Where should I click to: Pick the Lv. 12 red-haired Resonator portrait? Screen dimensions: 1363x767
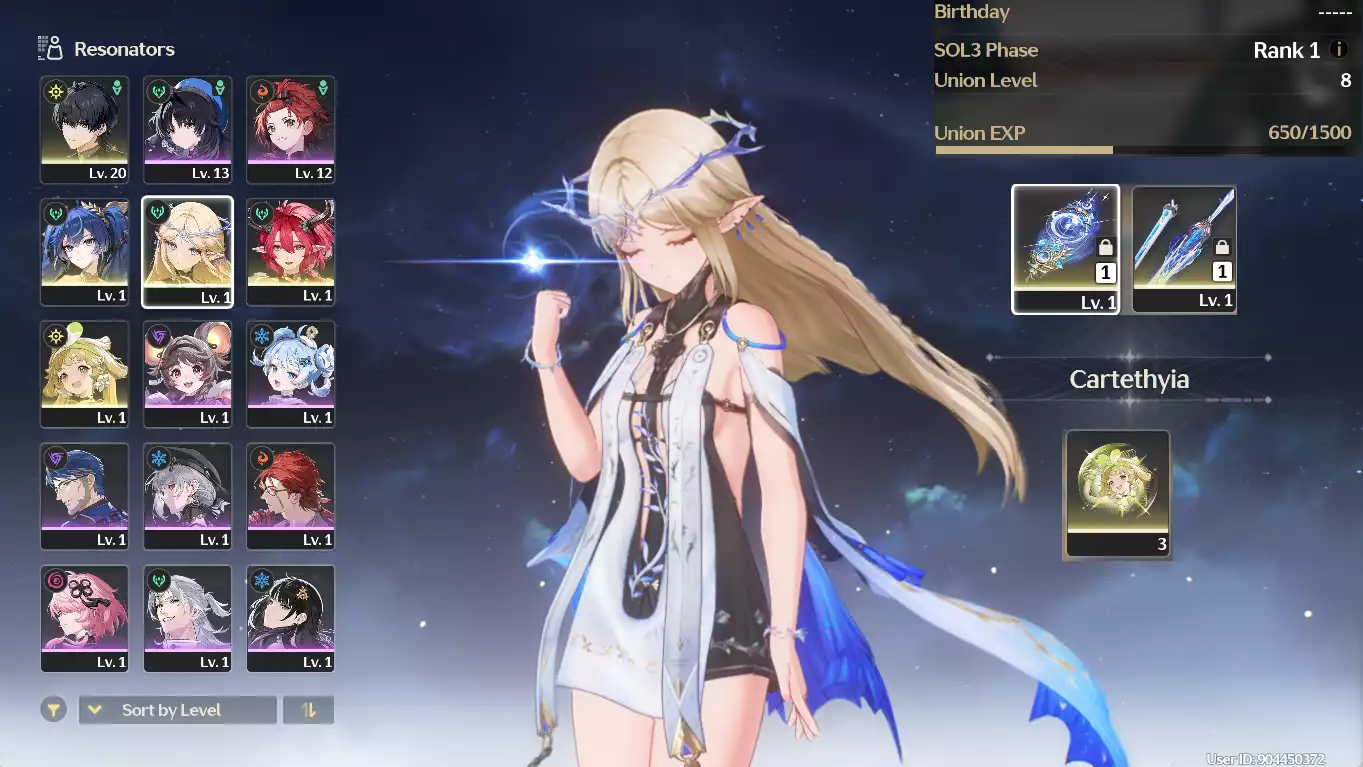(x=291, y=130)
